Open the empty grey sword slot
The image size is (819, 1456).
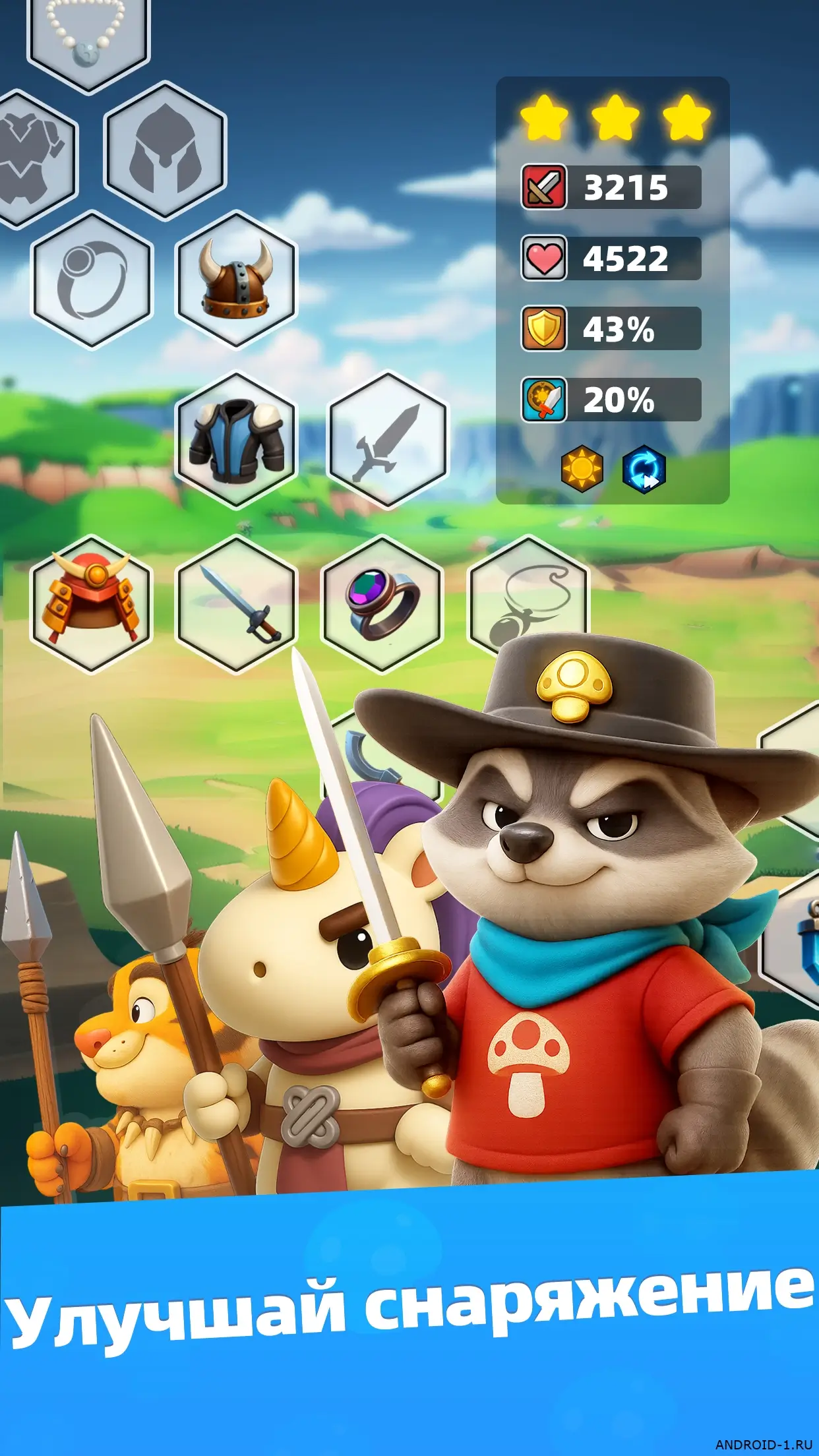[388, 440]
